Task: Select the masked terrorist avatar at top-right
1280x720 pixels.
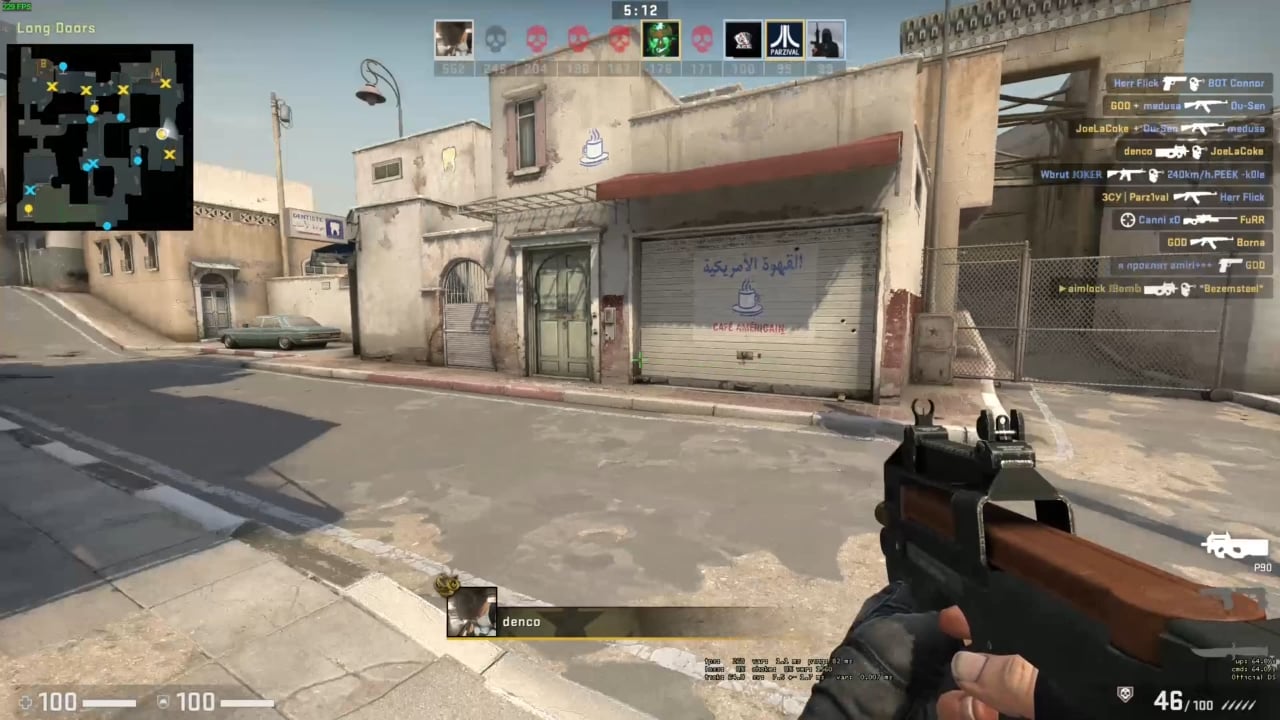Action: coord(825,38)
